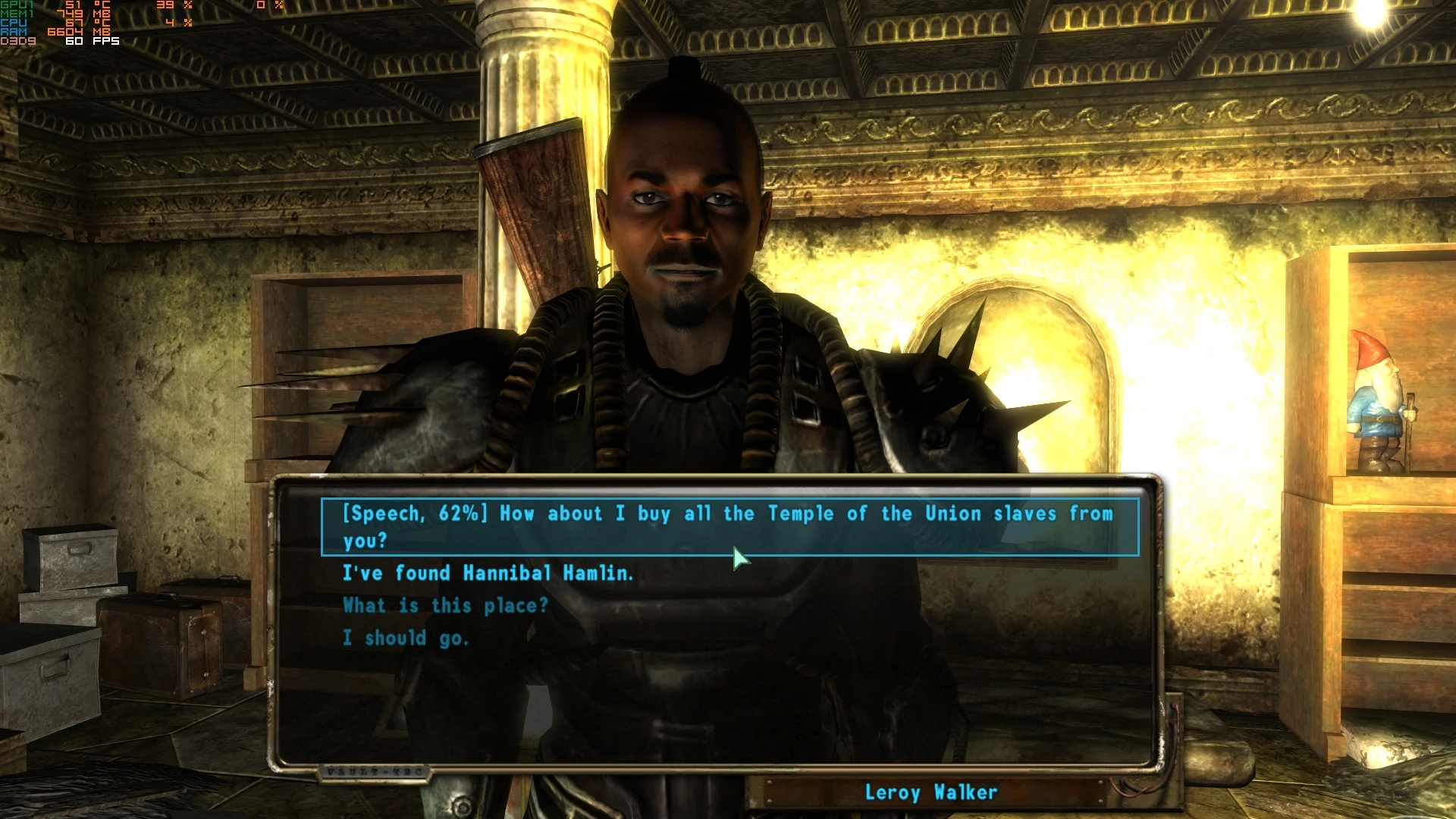1456x819 pixels.
Task: Click the Leroy Walker name plate
Action: [x=931, y=793]
